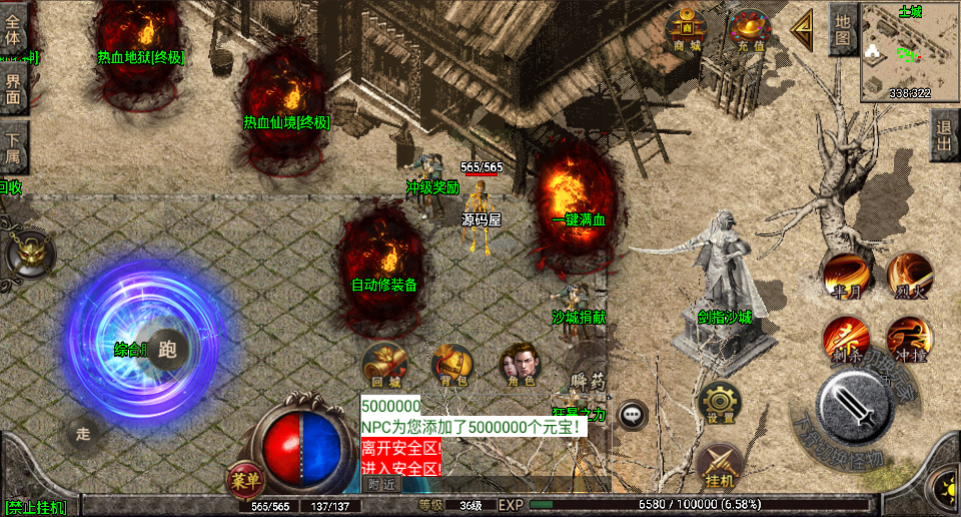Open the 设置 settings gear
The height and width of the screenshot is (517, 961).
click(719, 402)
